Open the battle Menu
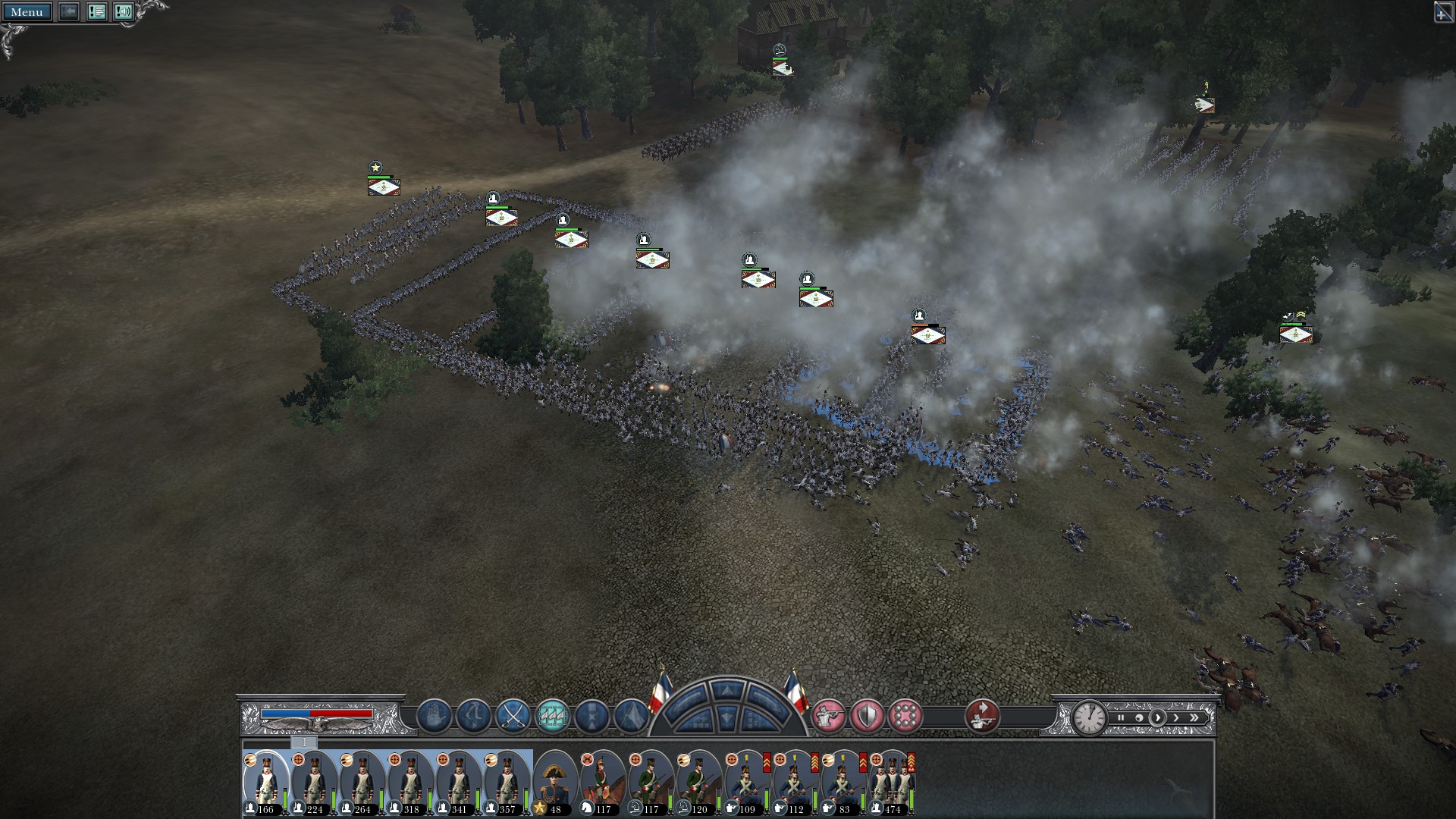 click(28, 12)
